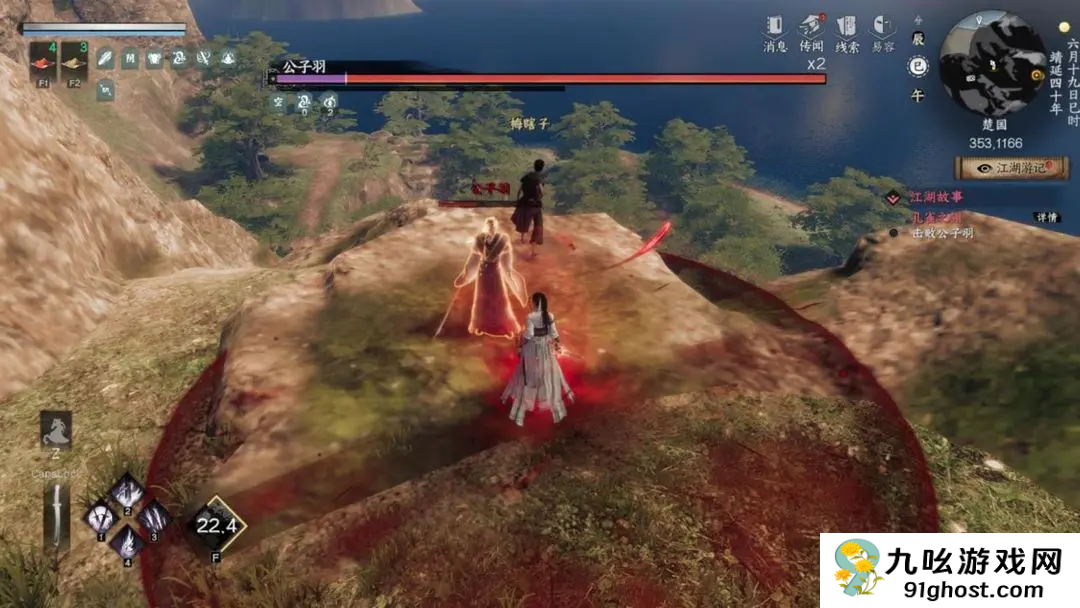Select the sword weapon slot
1080x608 pixels.
pos(57,517)
